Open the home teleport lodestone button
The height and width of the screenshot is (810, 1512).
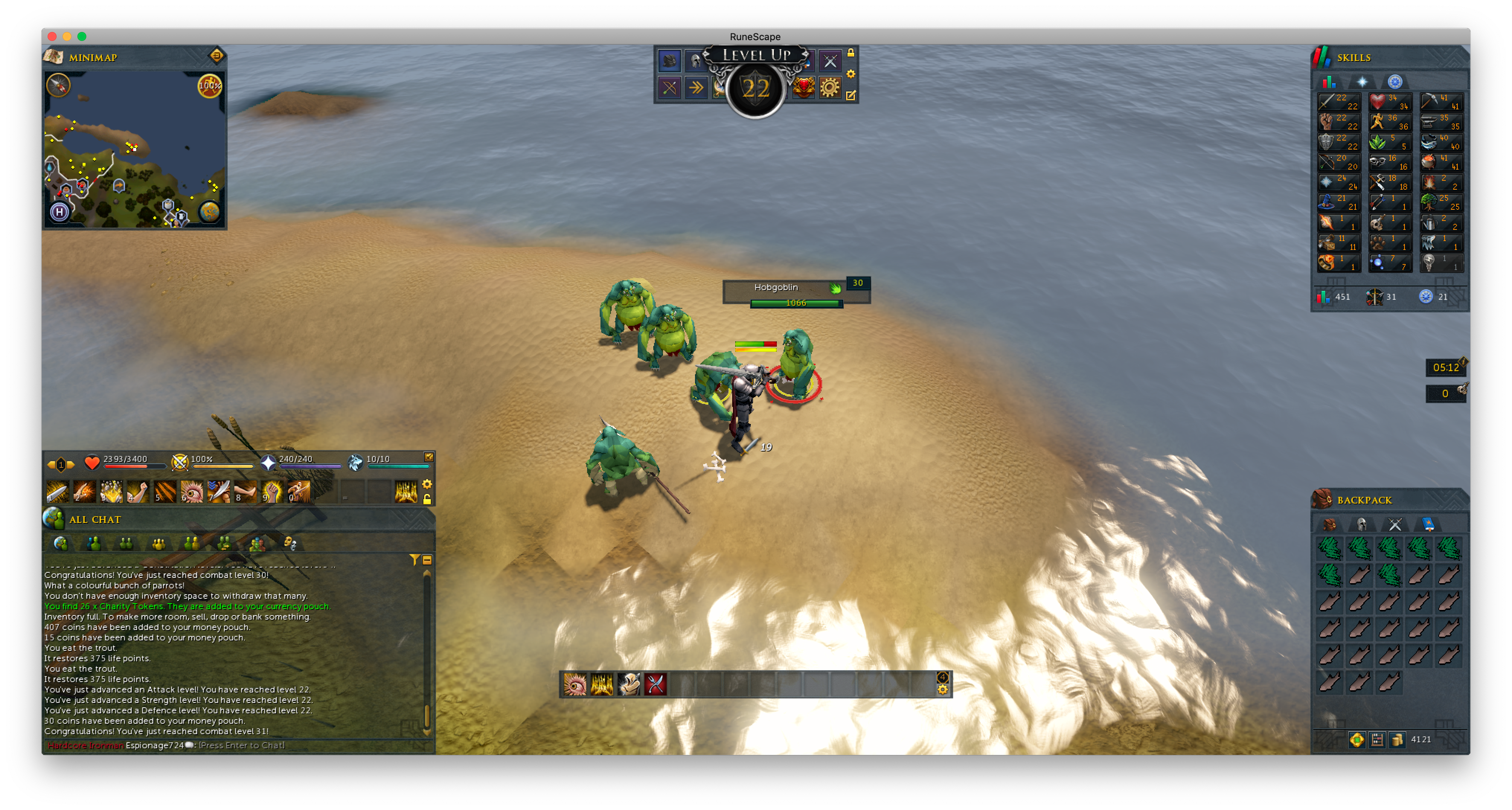coord(59,211)
